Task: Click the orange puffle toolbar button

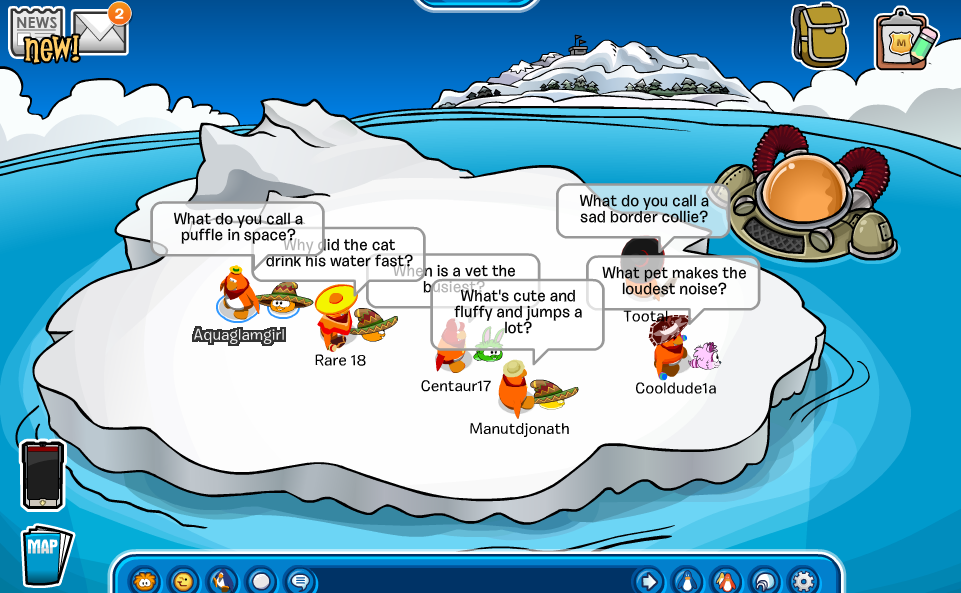Action: [146, 580]
